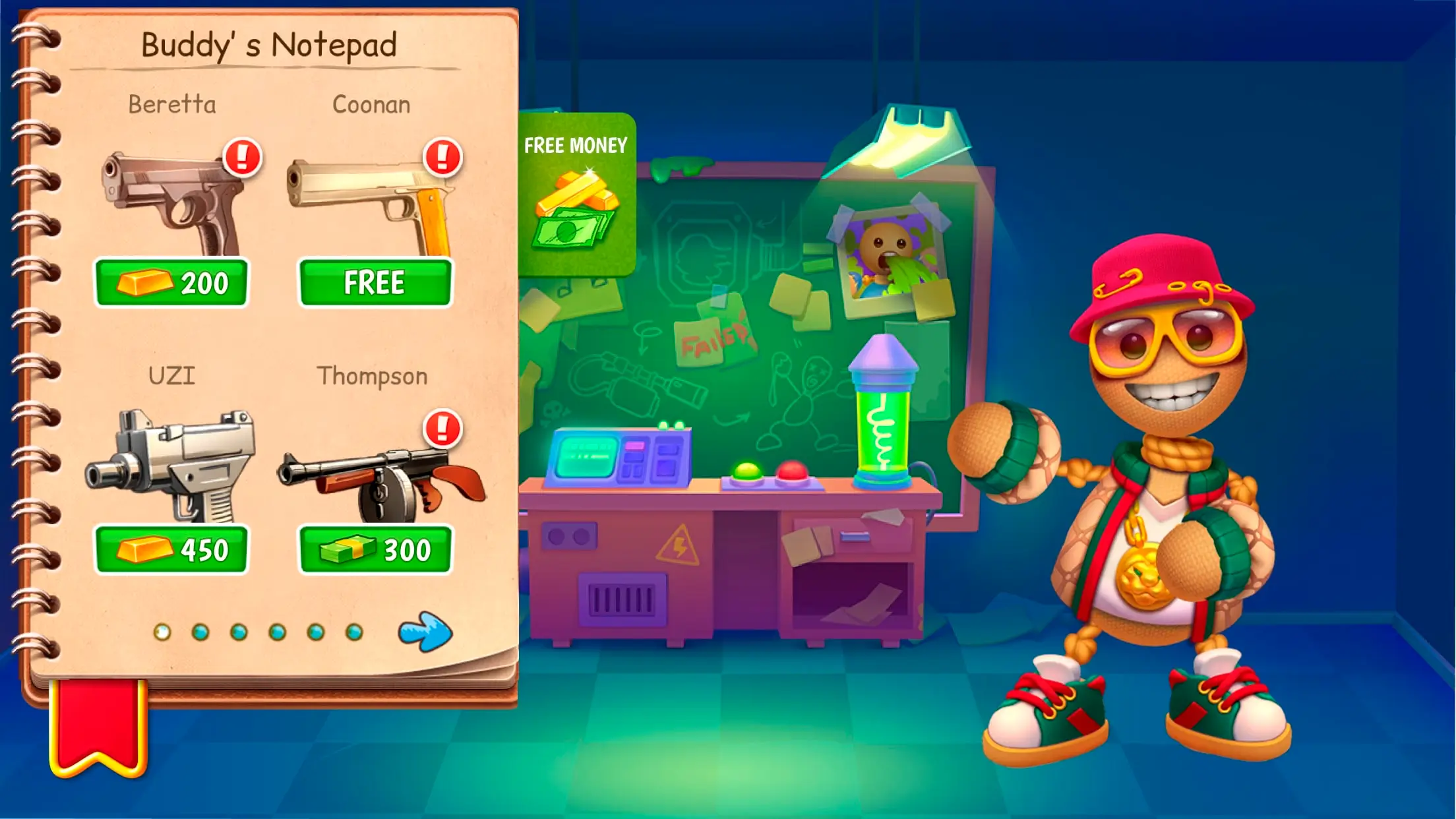This screenshot has height=819, width=1456.
Task: Tap the exclamation badge on the Coonan
Action: coord(442,157)
